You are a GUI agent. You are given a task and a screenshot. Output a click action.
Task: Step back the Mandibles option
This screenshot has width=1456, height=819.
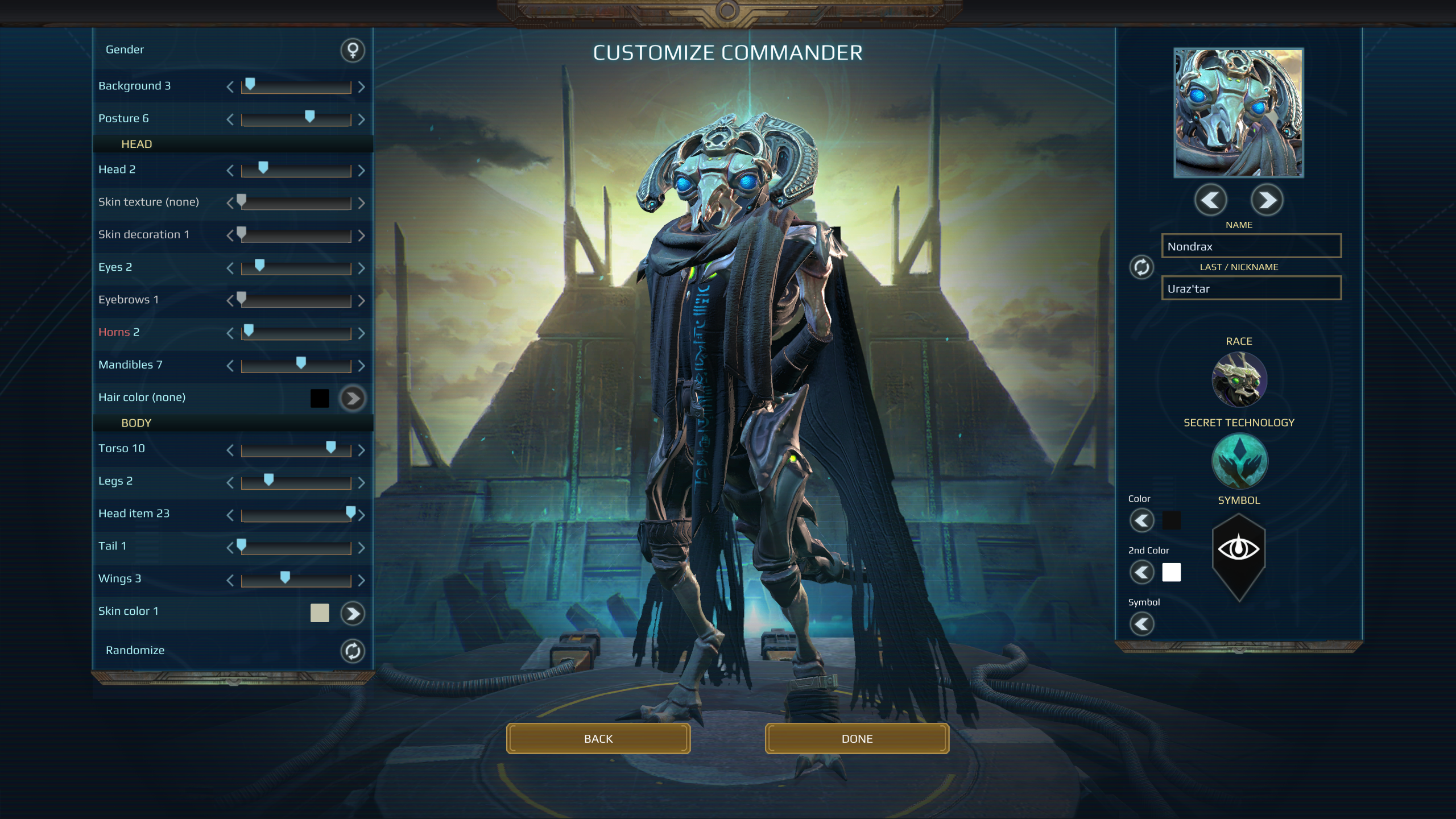(231, 366)
